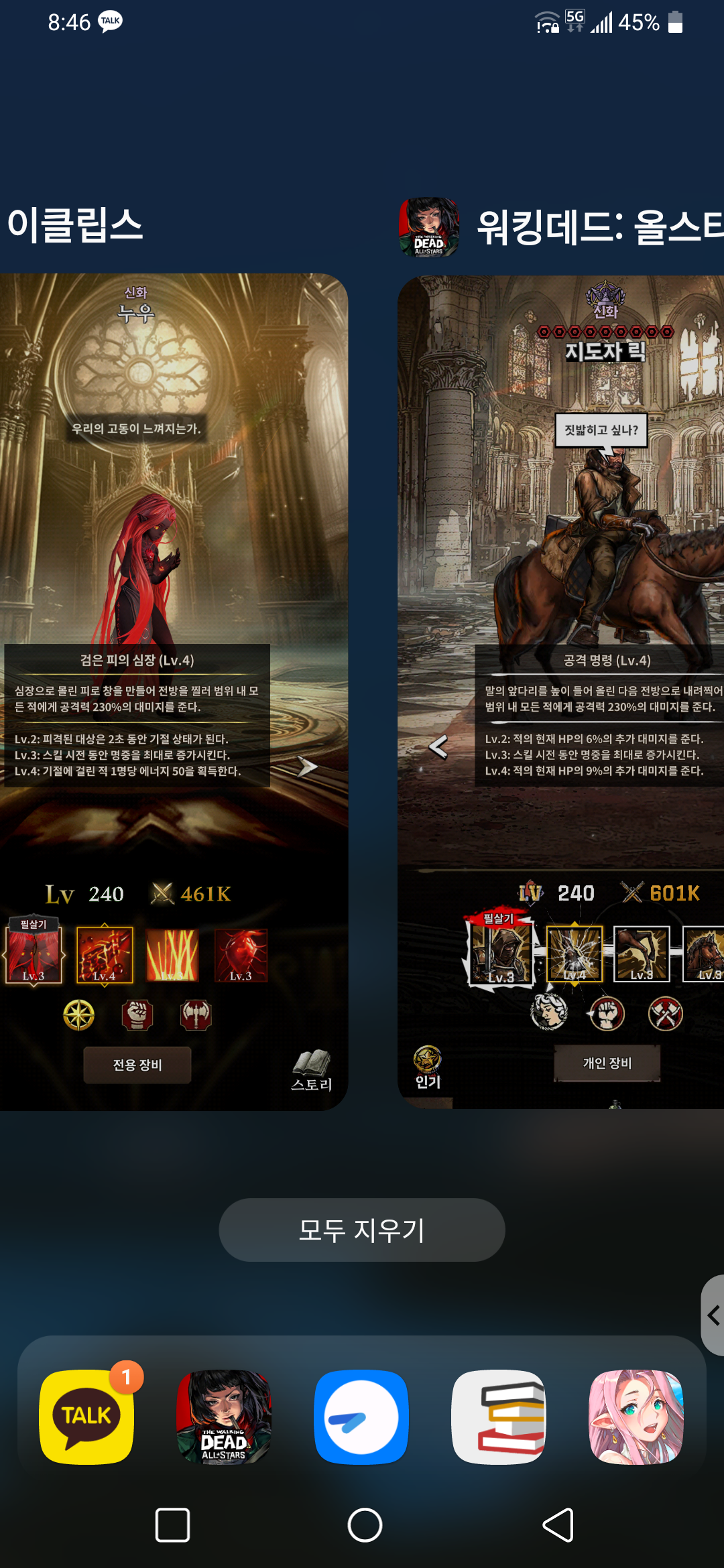This screenshot has height=1568, width=724.
Task: Select the 검은 피의 심장 Lv.4 skill icon
Action: click(x=105, y=955)
